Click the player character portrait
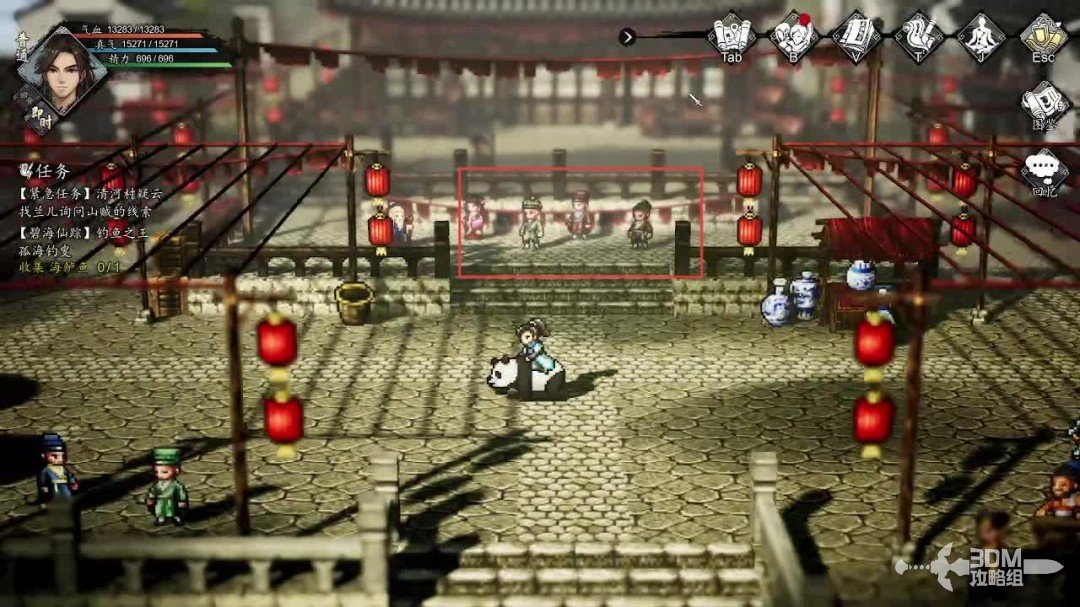This screenshot has height=607, width=1080. pyautogui.click(x=60, y=70)
